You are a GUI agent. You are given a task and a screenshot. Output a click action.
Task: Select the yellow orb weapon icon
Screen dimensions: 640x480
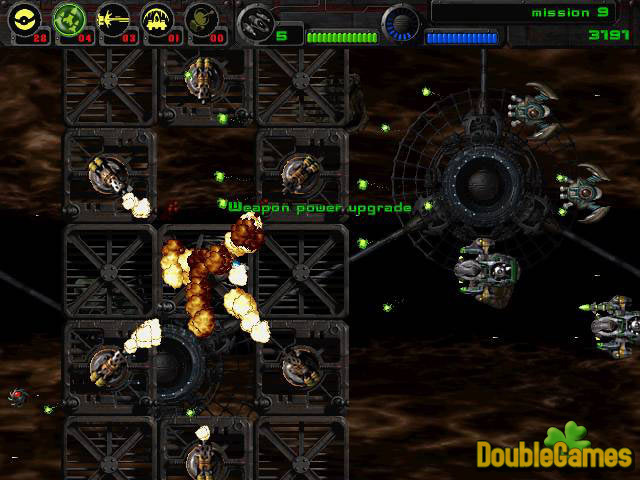(22, 20)
